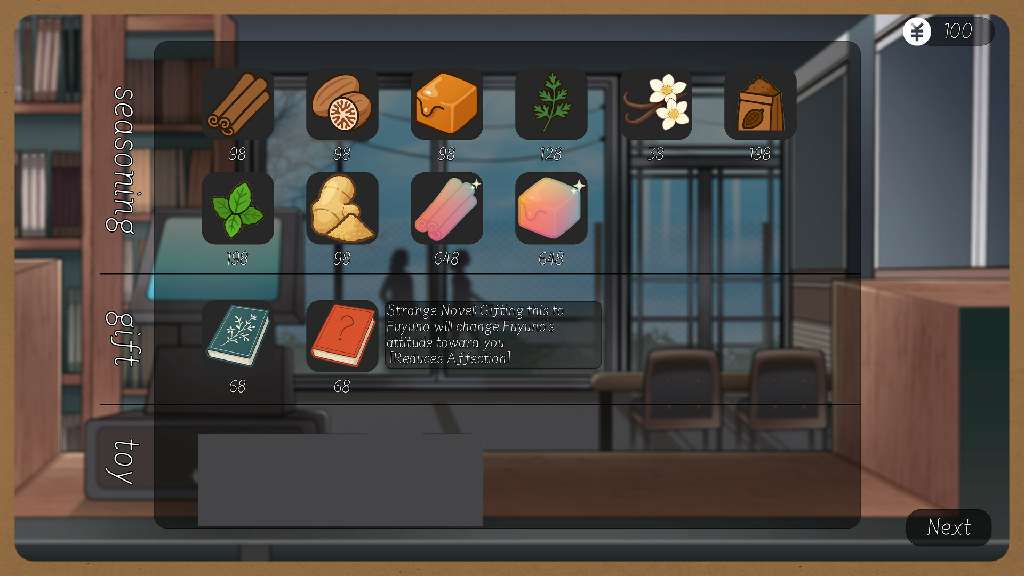
Task: Buy the sparkling pink cinnamon sticks
Action: 447,208
